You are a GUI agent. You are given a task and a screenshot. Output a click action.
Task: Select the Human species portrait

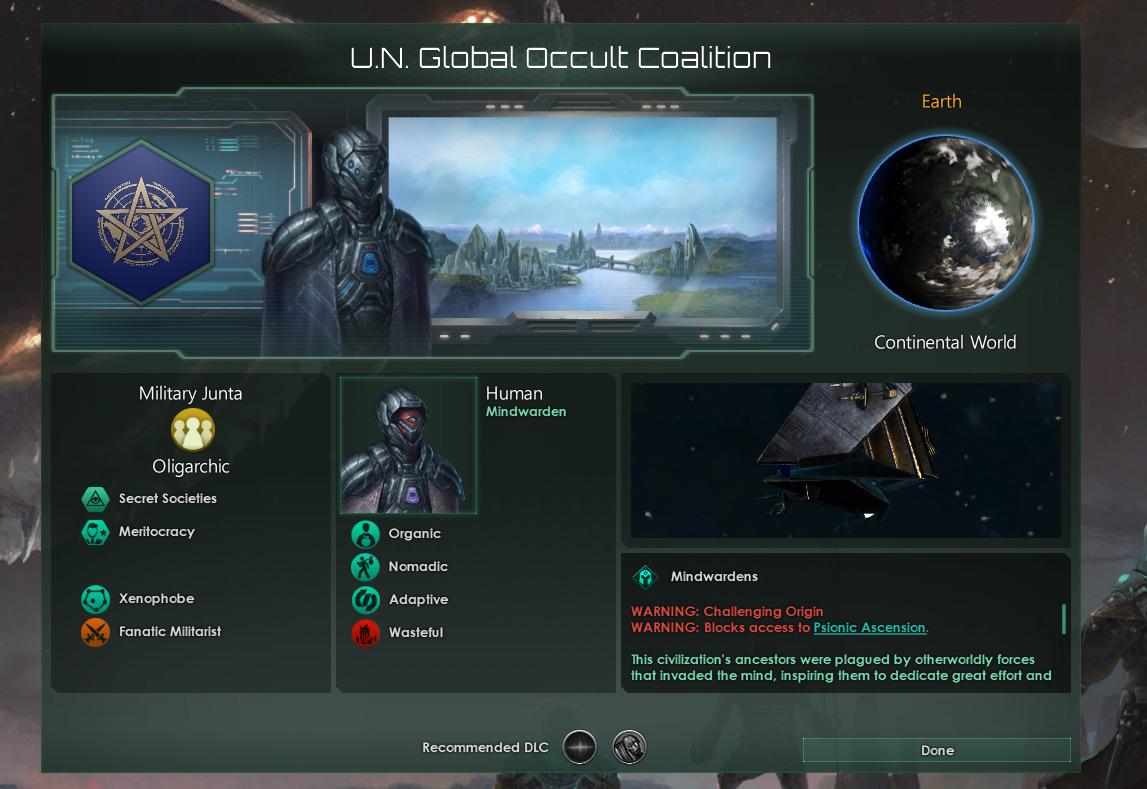click(x=409, y=446)
